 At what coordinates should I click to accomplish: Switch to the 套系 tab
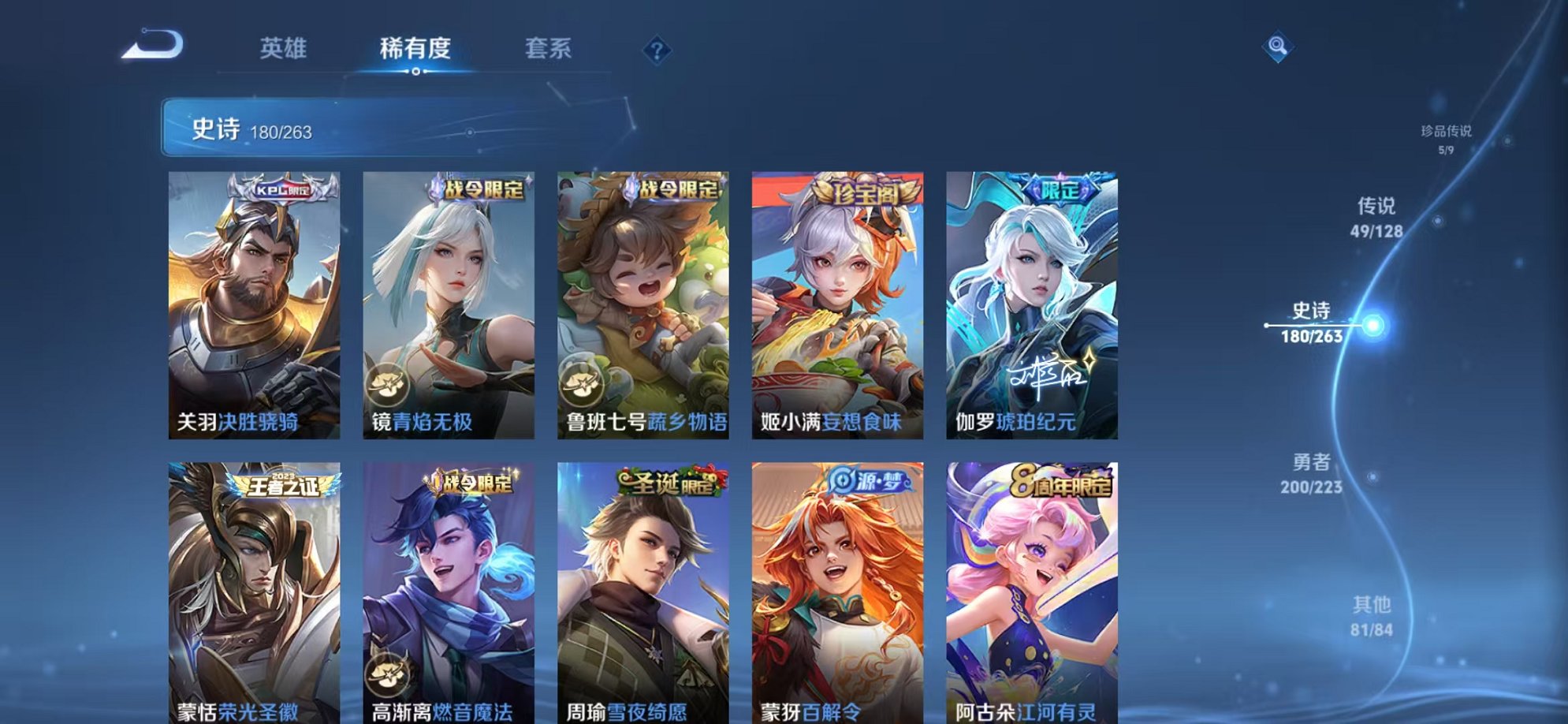click(x=549, y=49)
